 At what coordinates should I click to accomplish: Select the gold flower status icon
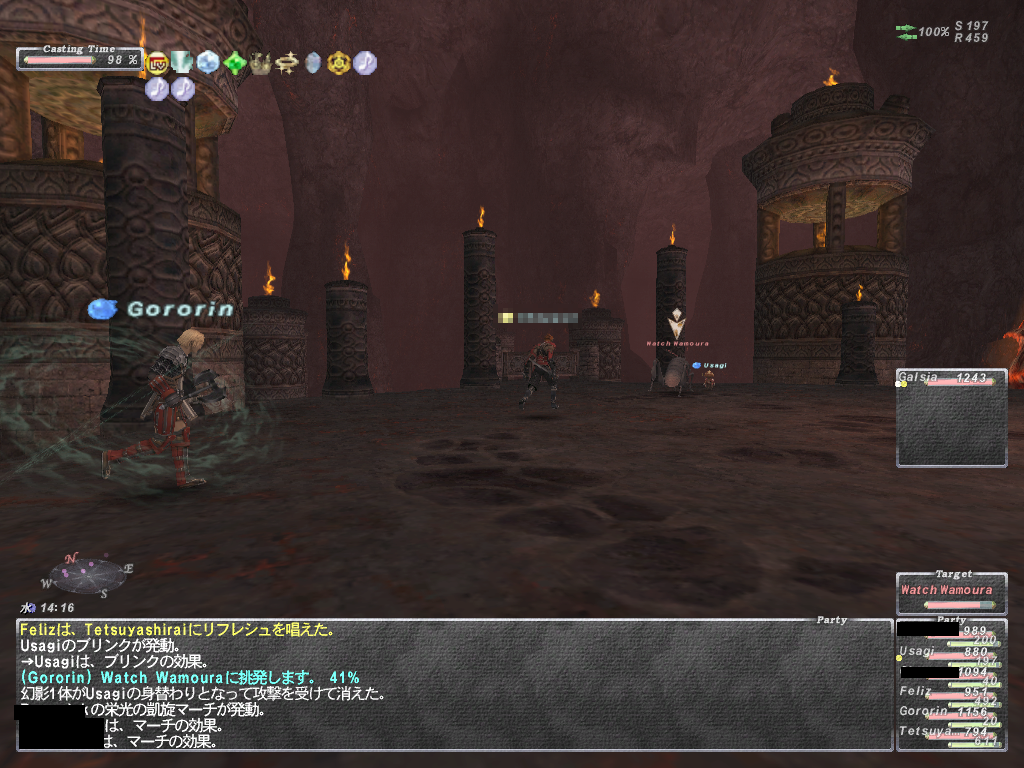(339, 64)
